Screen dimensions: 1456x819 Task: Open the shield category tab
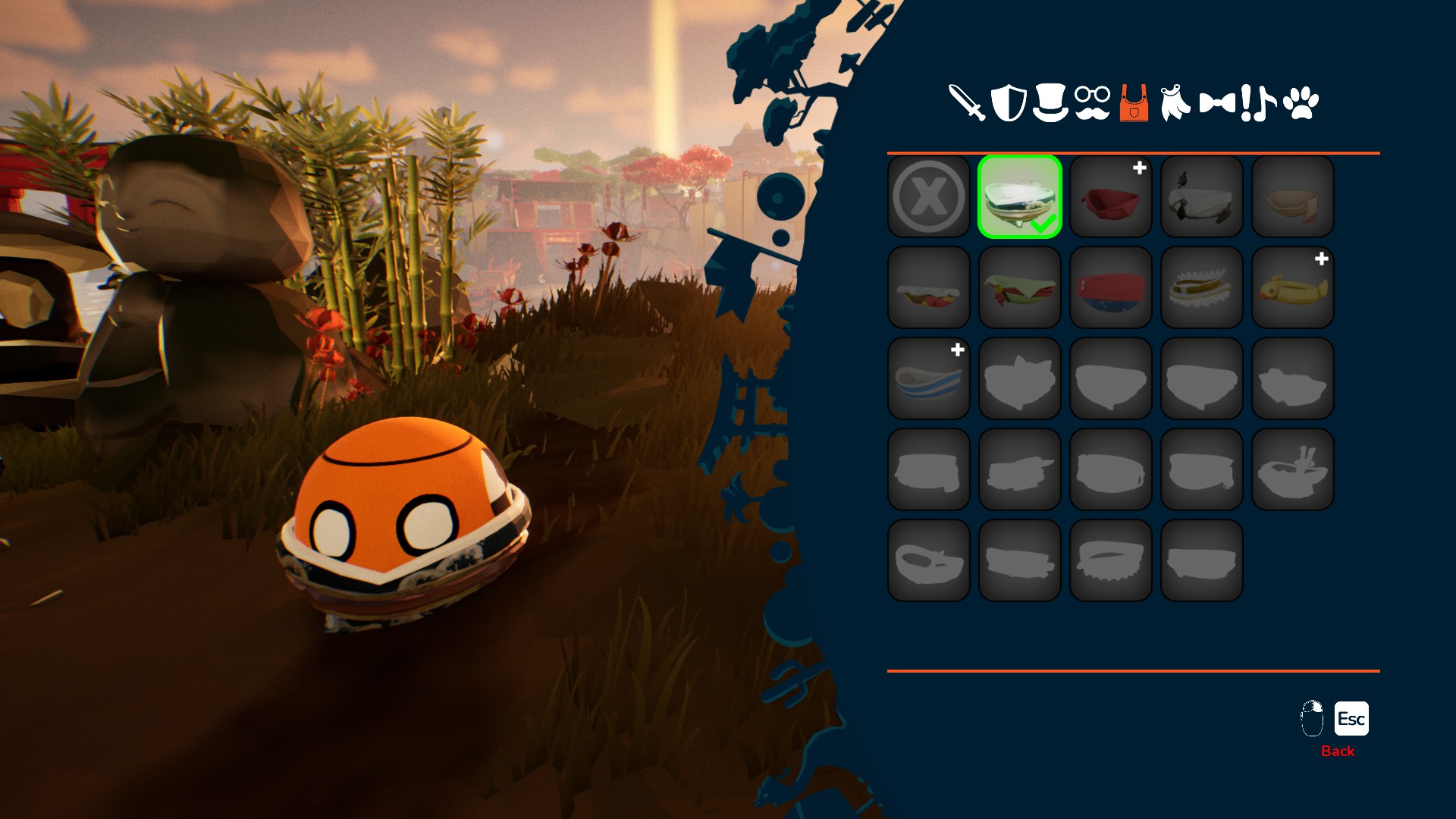tap(1009, 103)
